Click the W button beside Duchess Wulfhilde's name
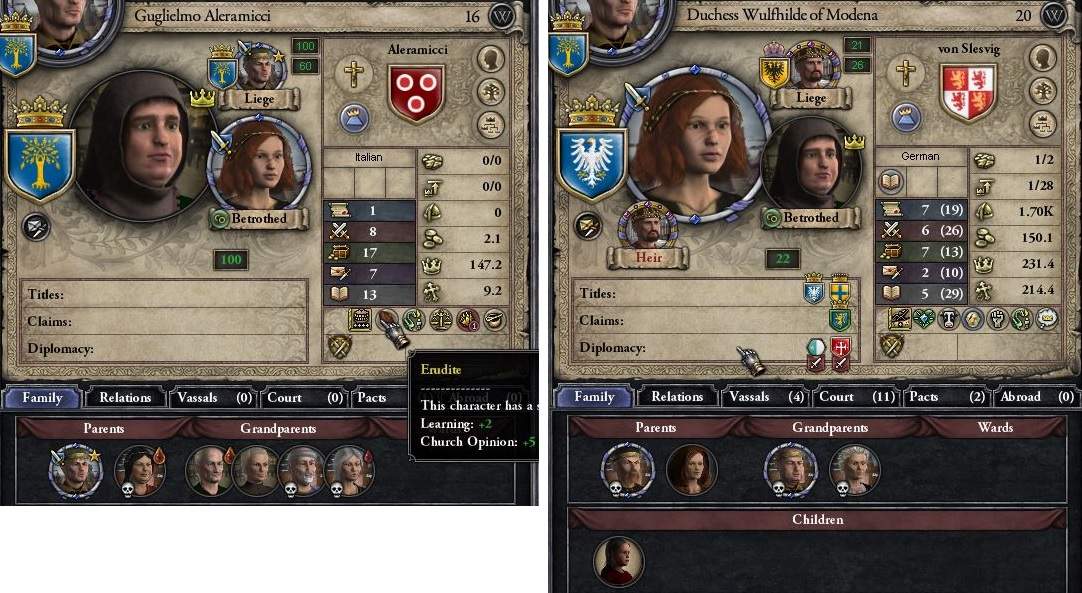 [x=1053, y=15]
